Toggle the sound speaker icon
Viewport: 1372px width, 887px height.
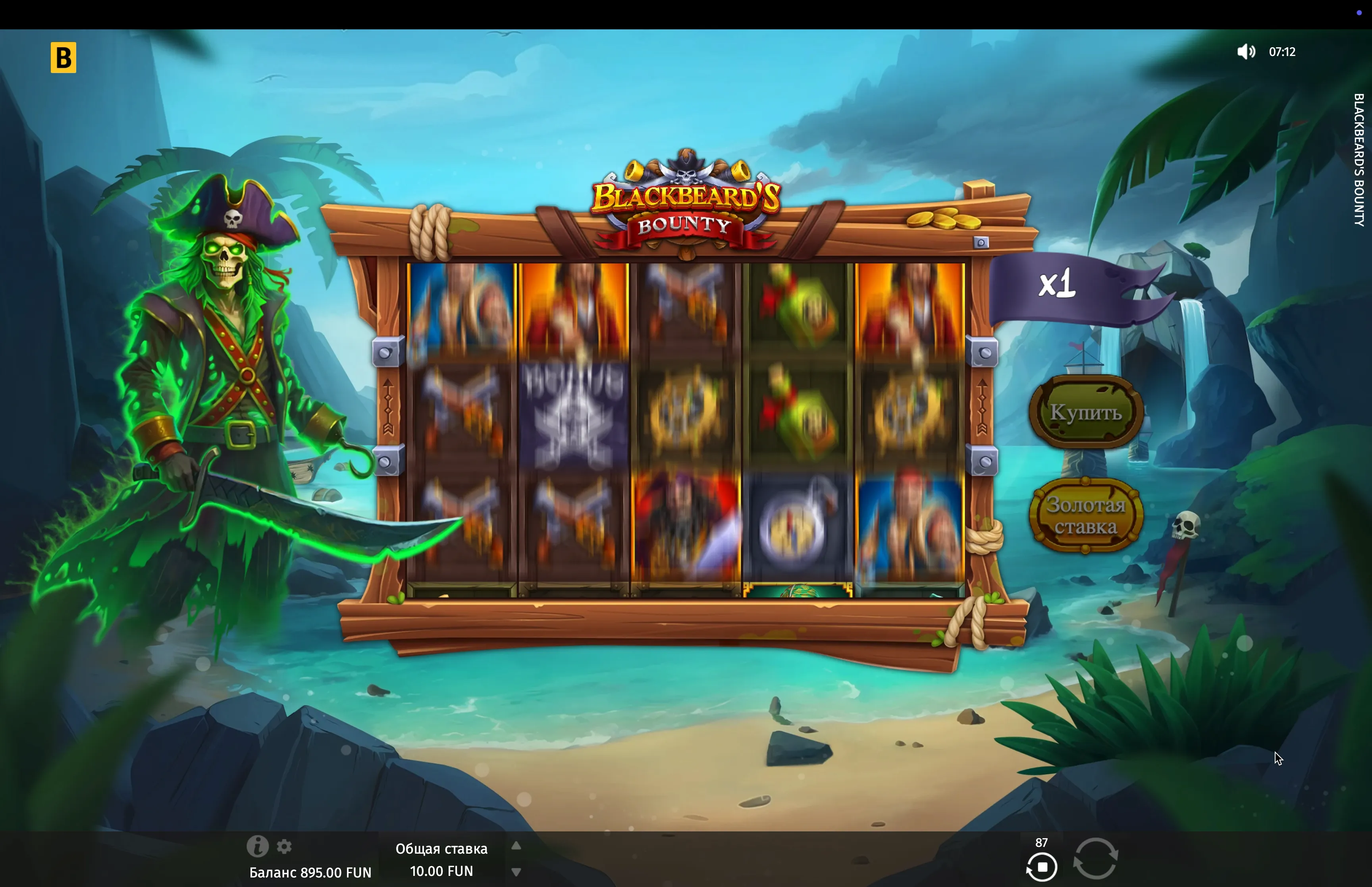tap(1245, 52)
